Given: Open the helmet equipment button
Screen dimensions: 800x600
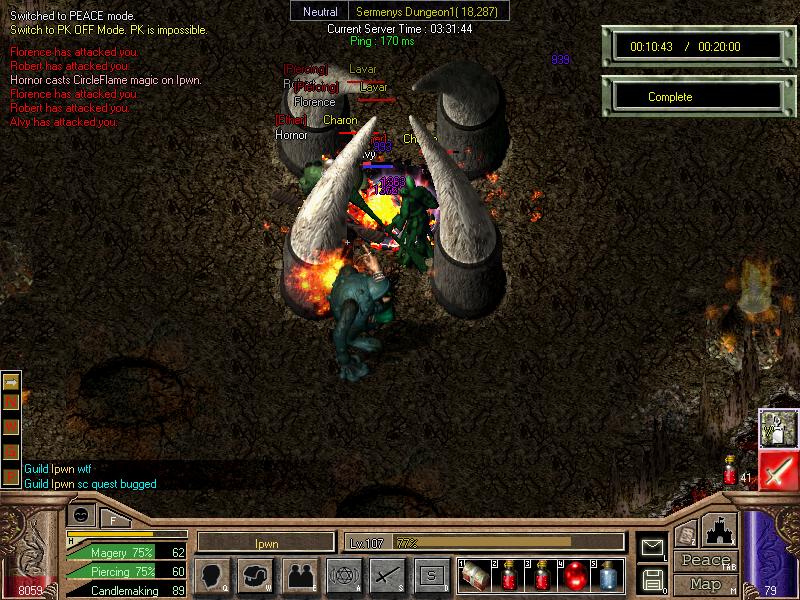Looking at the screenshot, I should point(256,575).
